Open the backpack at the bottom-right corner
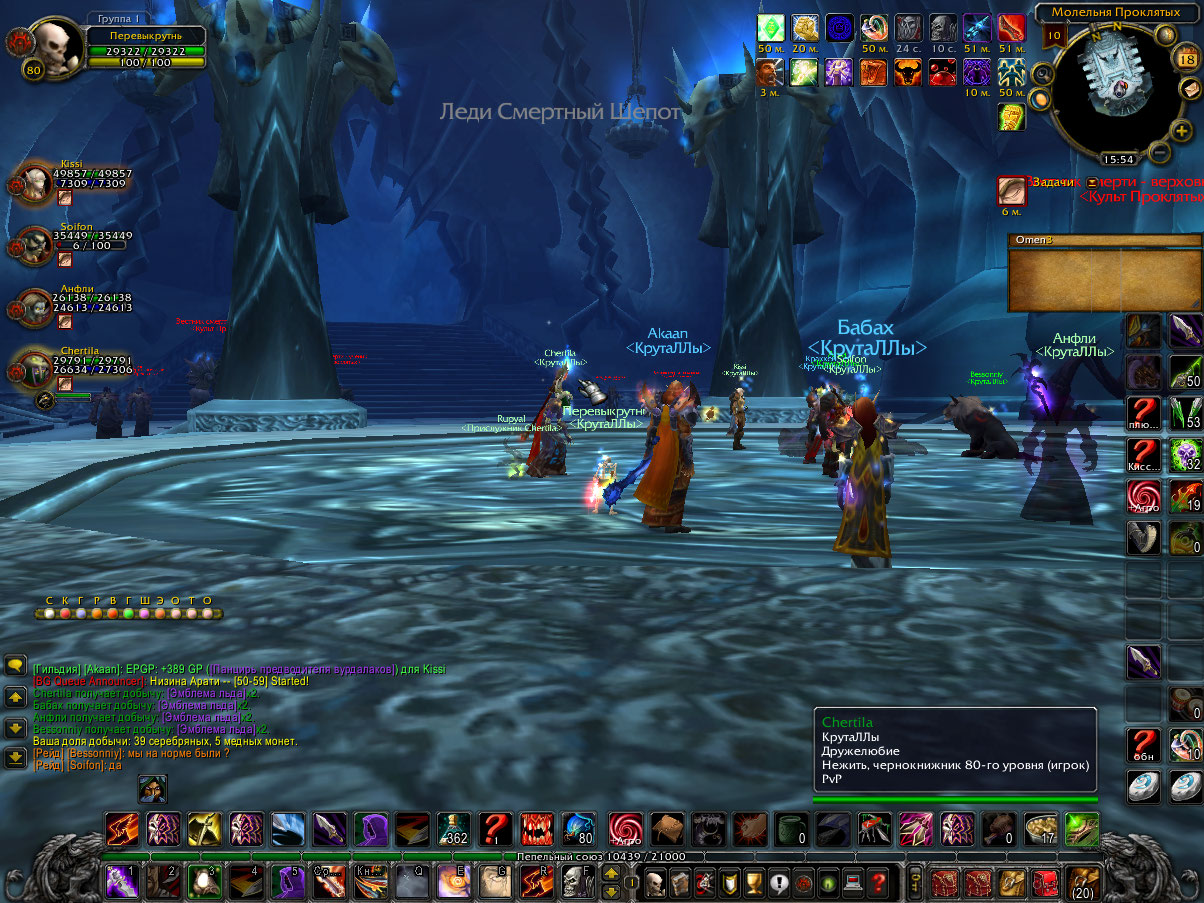Screen dimensions: 1204x903 [x=1082, y=882]
